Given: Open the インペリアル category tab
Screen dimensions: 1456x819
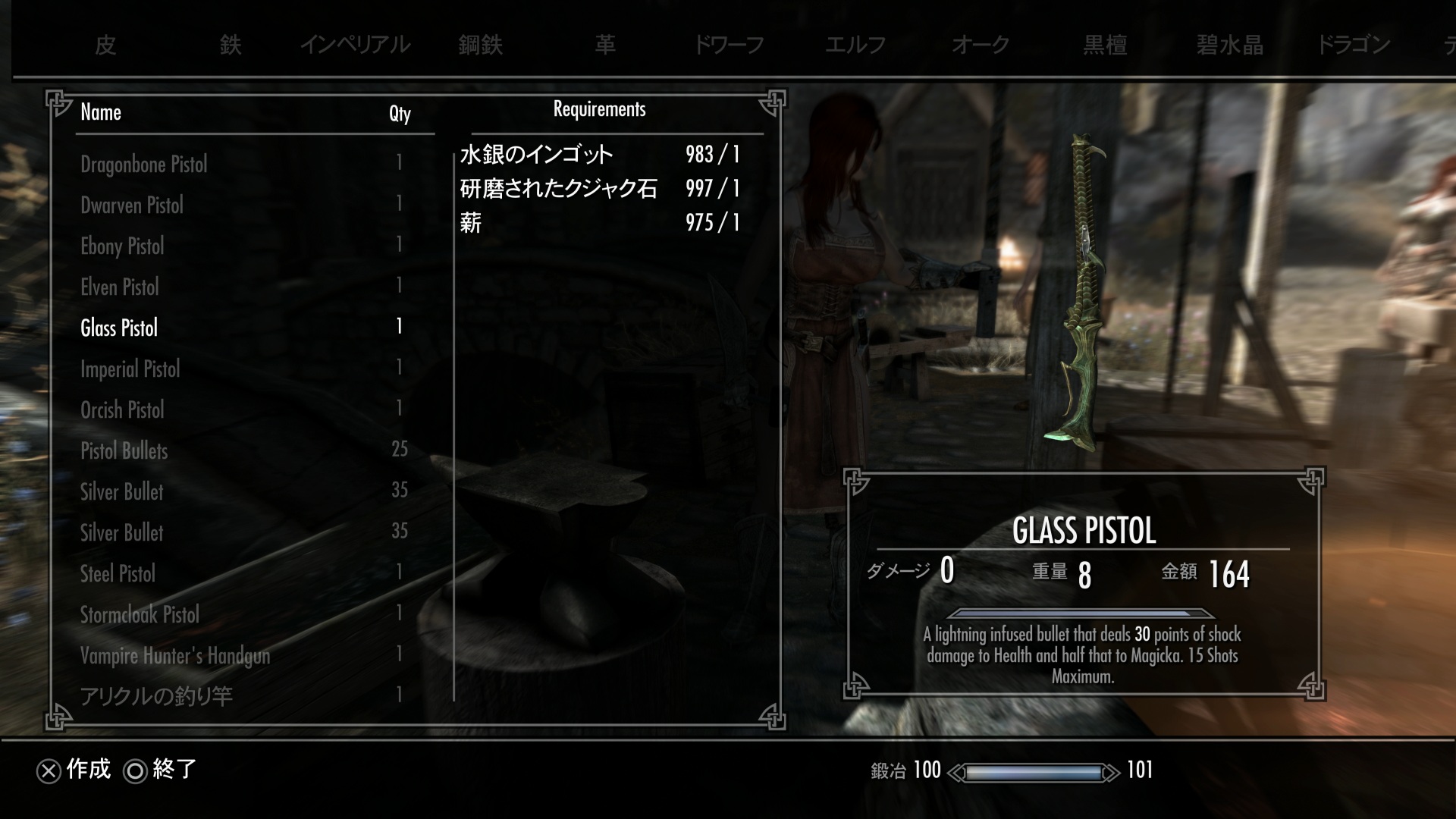Looking at the screenshot, I should click(x=355, y=45).
